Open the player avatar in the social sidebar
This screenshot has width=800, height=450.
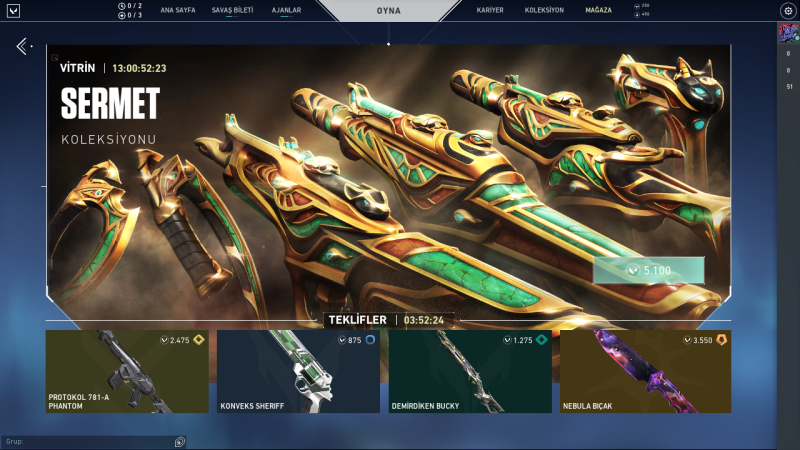[787, 33]
